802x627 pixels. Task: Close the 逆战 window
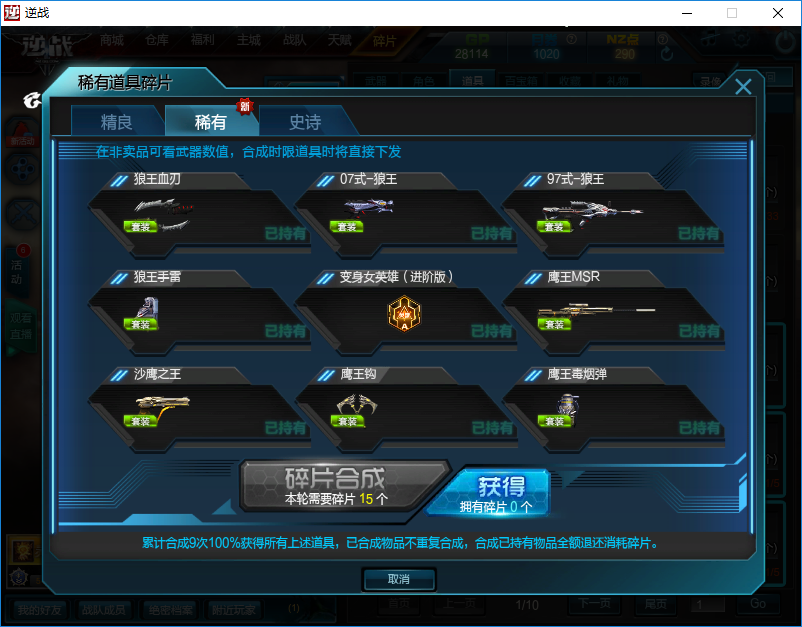point(777,13)
